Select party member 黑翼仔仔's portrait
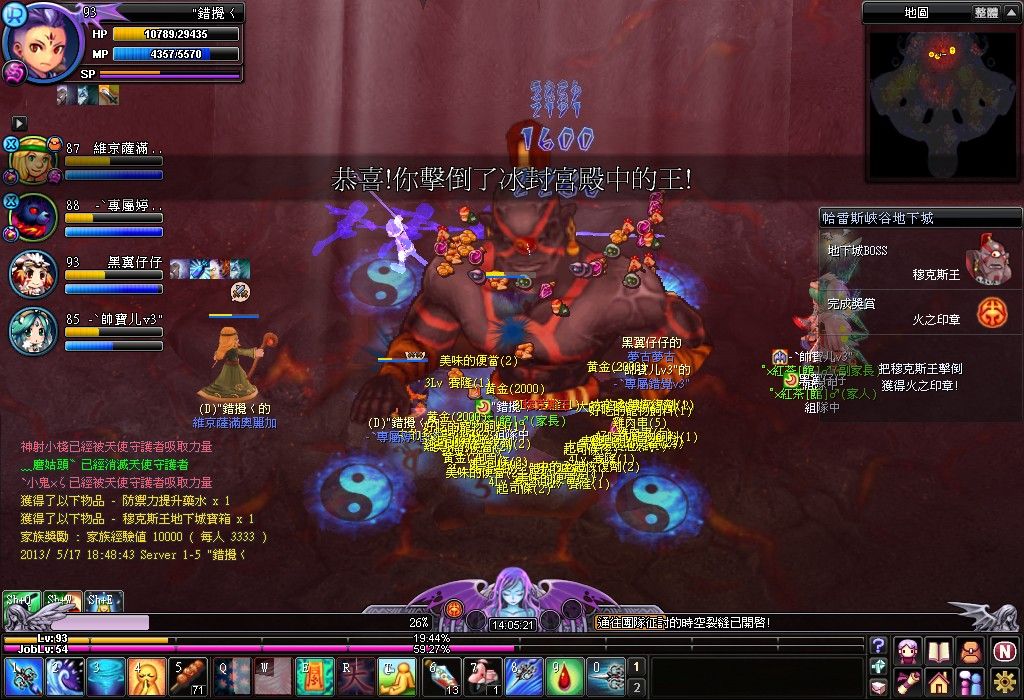1024x700 pixels. [33, 275]
